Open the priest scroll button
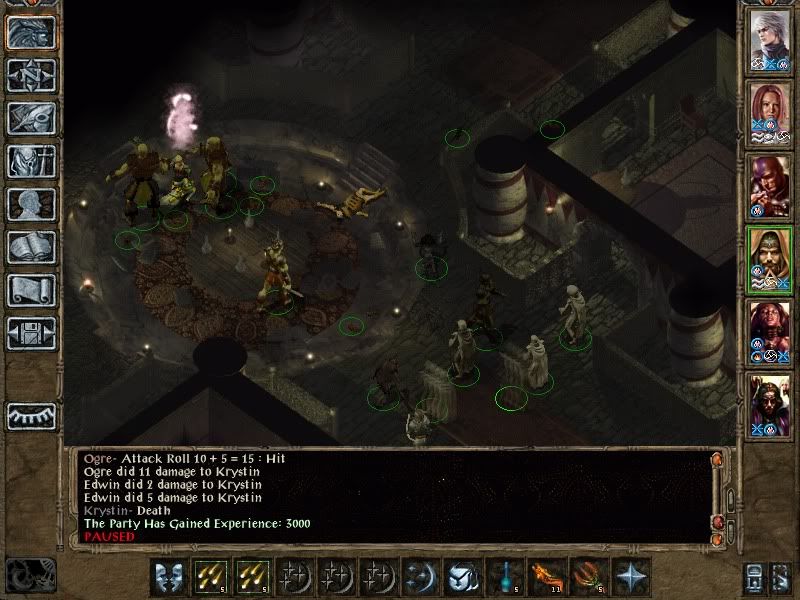The image size is (800, 600). pos(31,290)
